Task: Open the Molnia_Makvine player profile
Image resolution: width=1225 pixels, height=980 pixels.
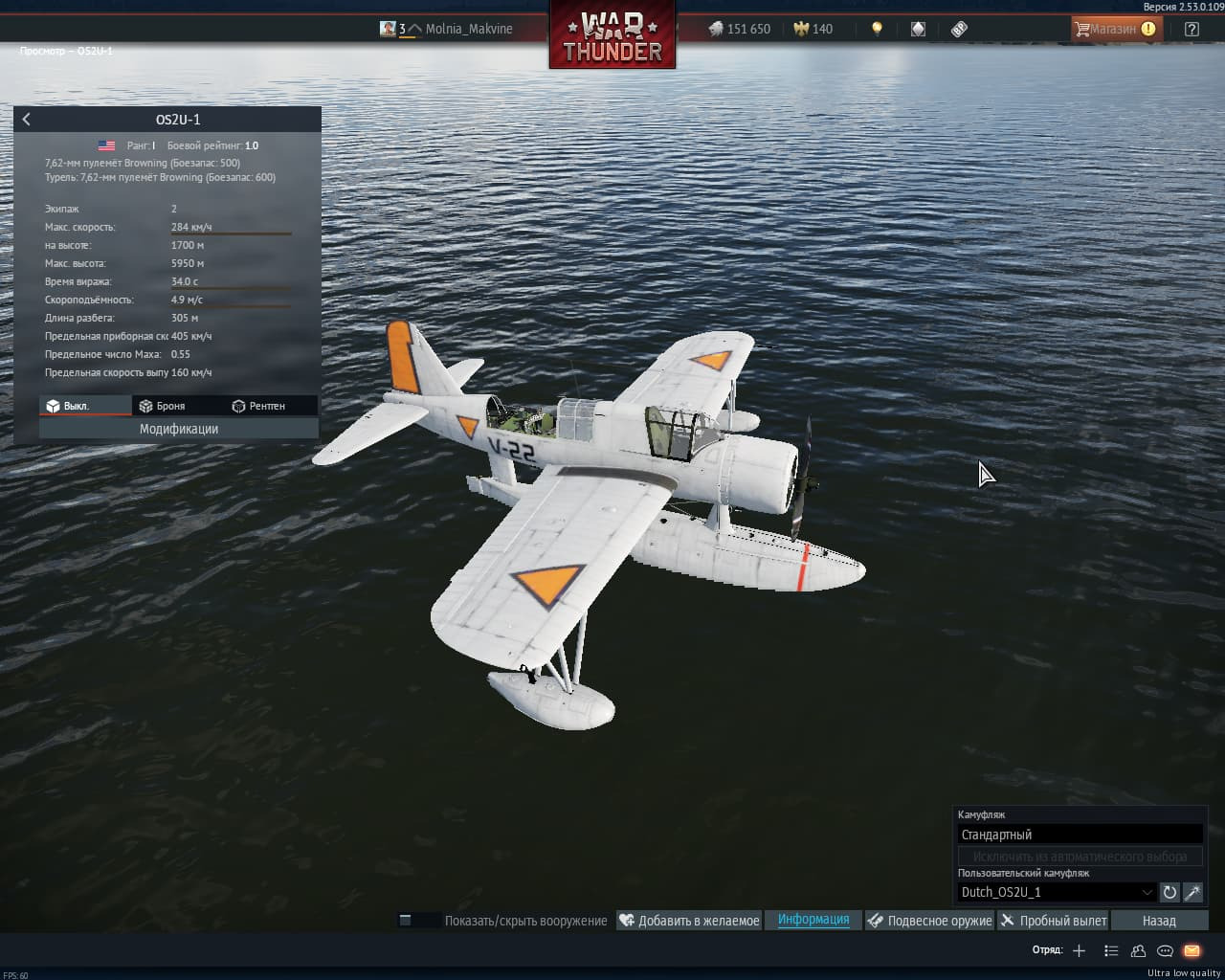Action: click(468, 29)
